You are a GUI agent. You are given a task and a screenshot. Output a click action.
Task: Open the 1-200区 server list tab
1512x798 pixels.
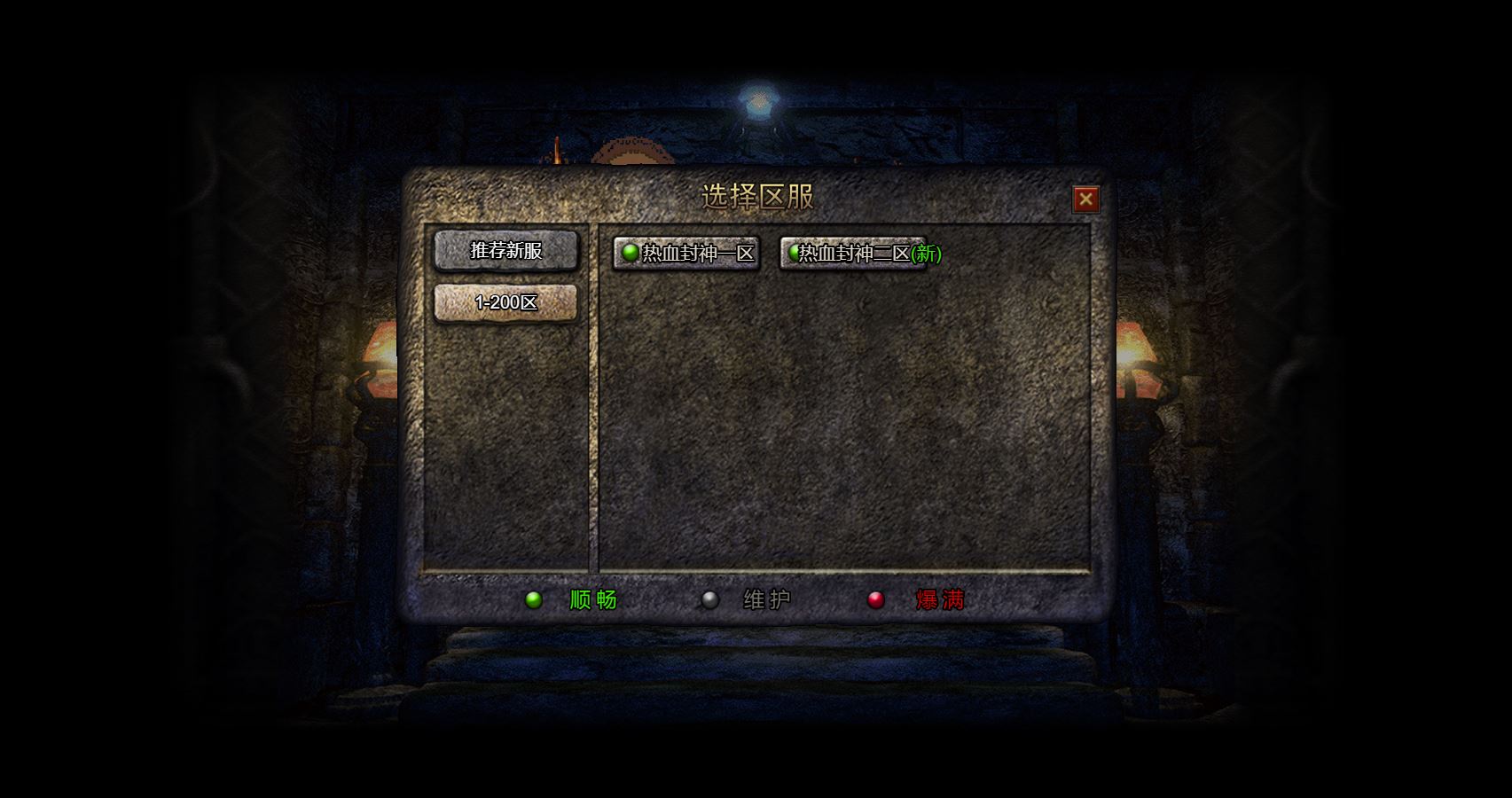point(505,302)
